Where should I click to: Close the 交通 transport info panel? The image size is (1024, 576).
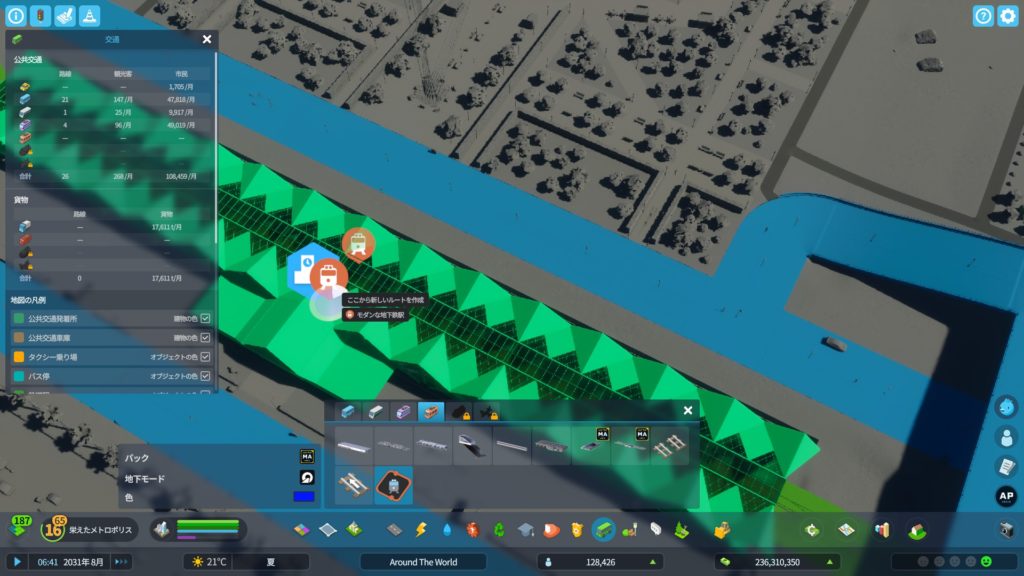tap(207, 39)
